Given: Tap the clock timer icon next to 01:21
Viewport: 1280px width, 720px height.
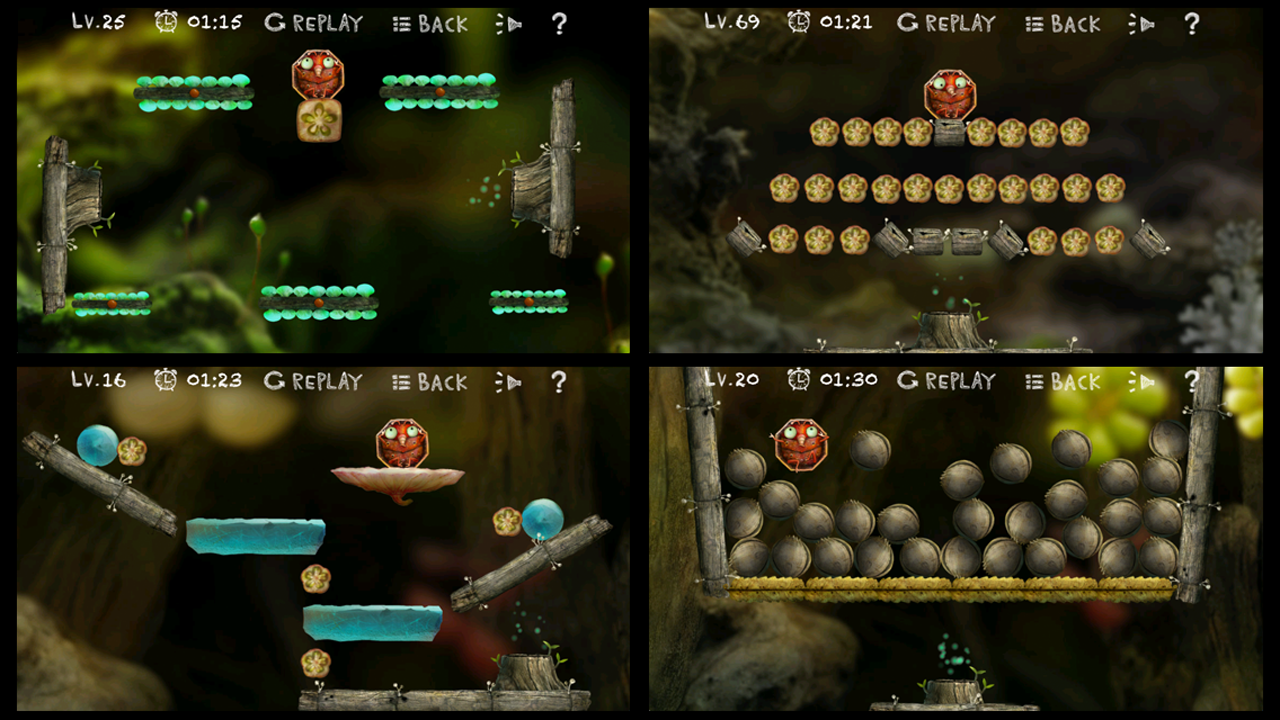Looking at the screenshot, I should point(797,22).
